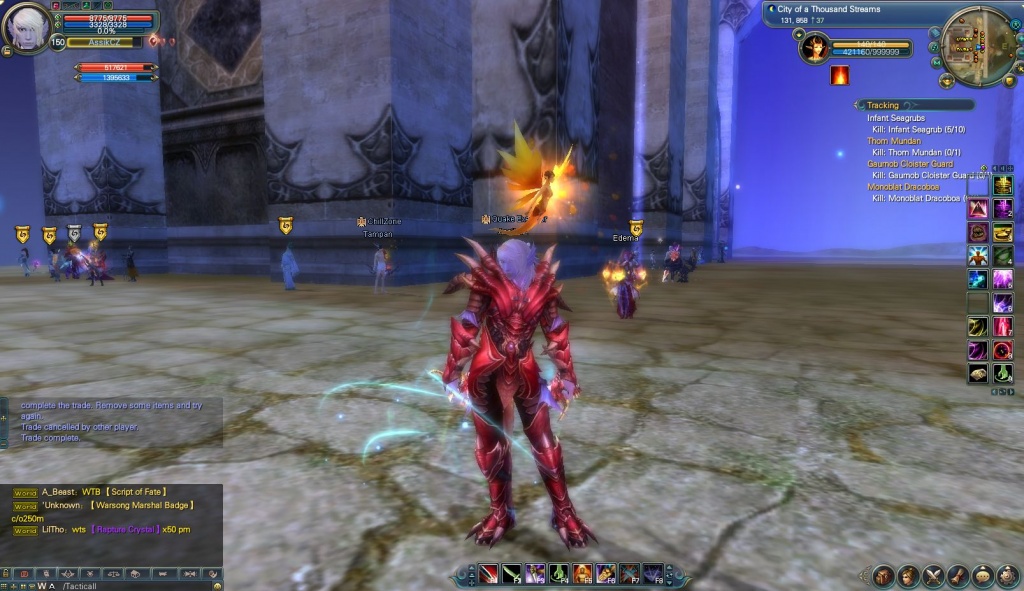Use the F1 red slash skill
The height and width of the screenshot is (591, 1024).
(x=488, y=574)
